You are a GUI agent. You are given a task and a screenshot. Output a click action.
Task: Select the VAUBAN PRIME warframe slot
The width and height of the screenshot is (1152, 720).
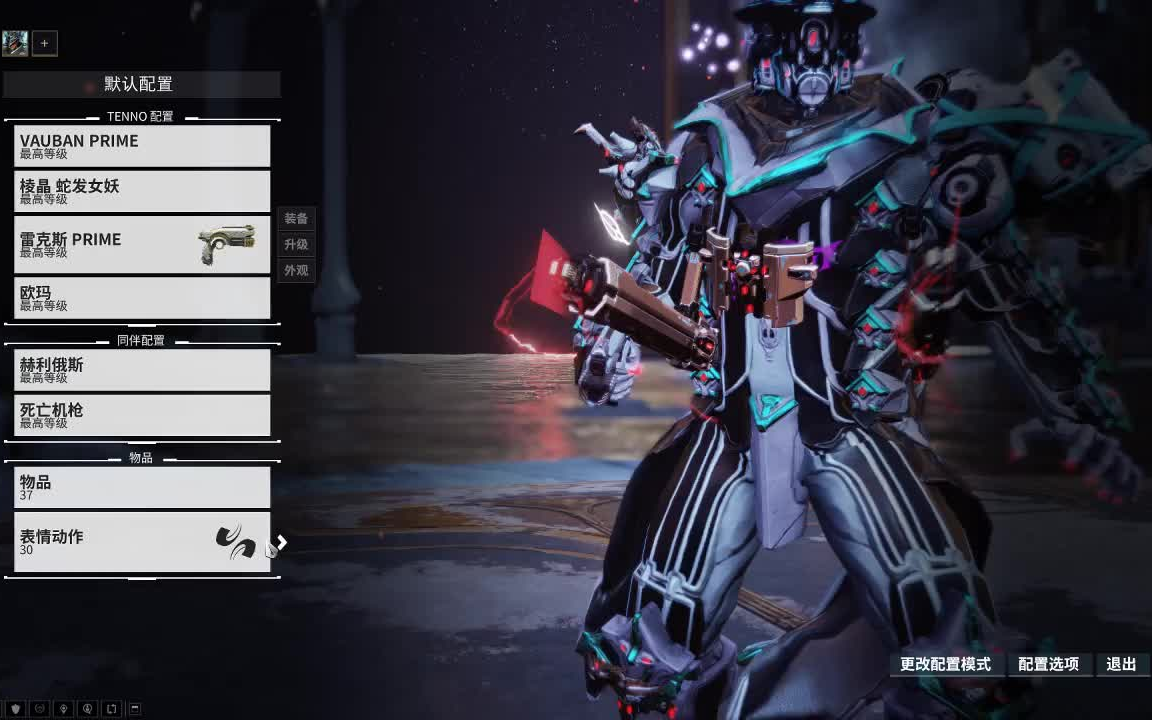click(142, 146)
